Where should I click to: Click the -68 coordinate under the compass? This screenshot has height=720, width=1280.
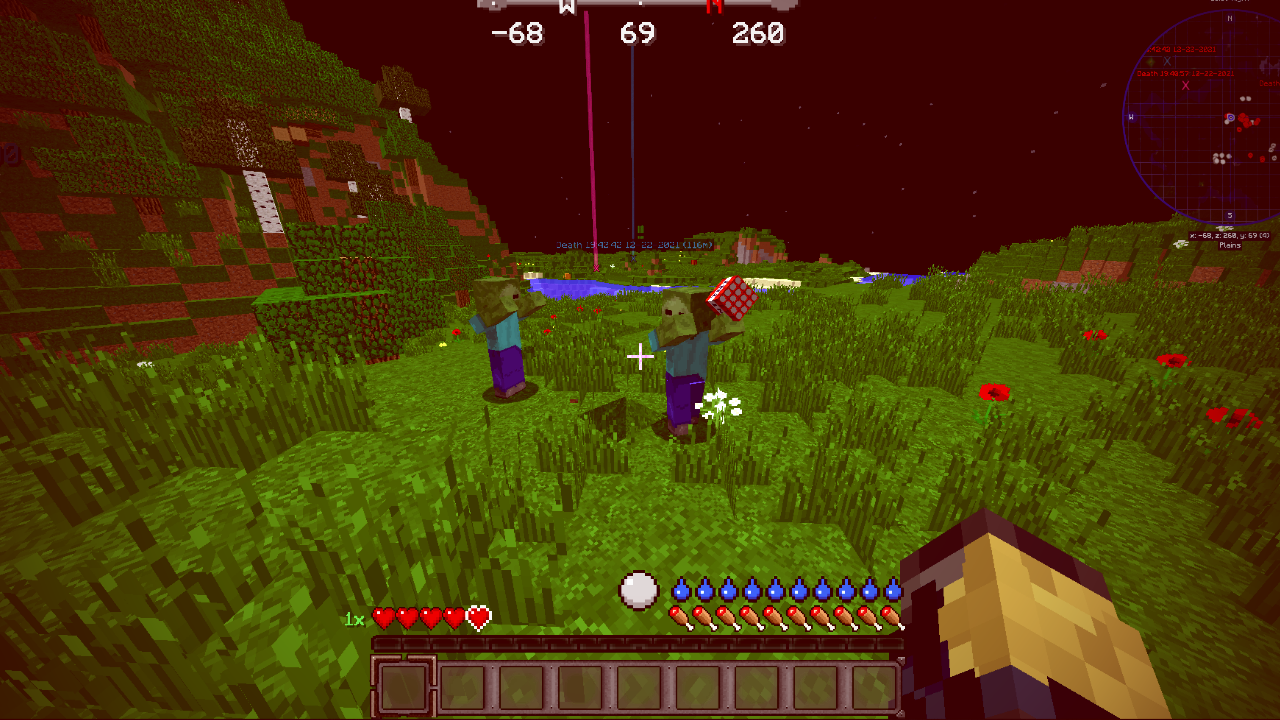tap(517, 33)
